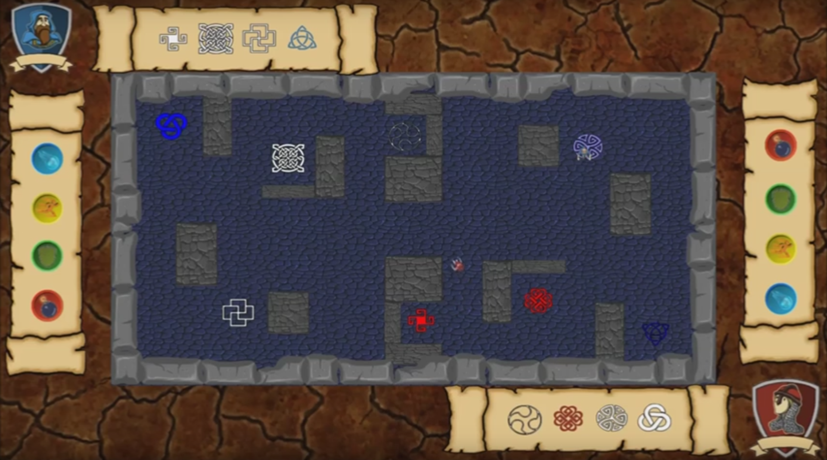Pick the white interlocked rings rune in the knight's scroll
Screen dimensions: 827x460
click(x=655, y=418)
